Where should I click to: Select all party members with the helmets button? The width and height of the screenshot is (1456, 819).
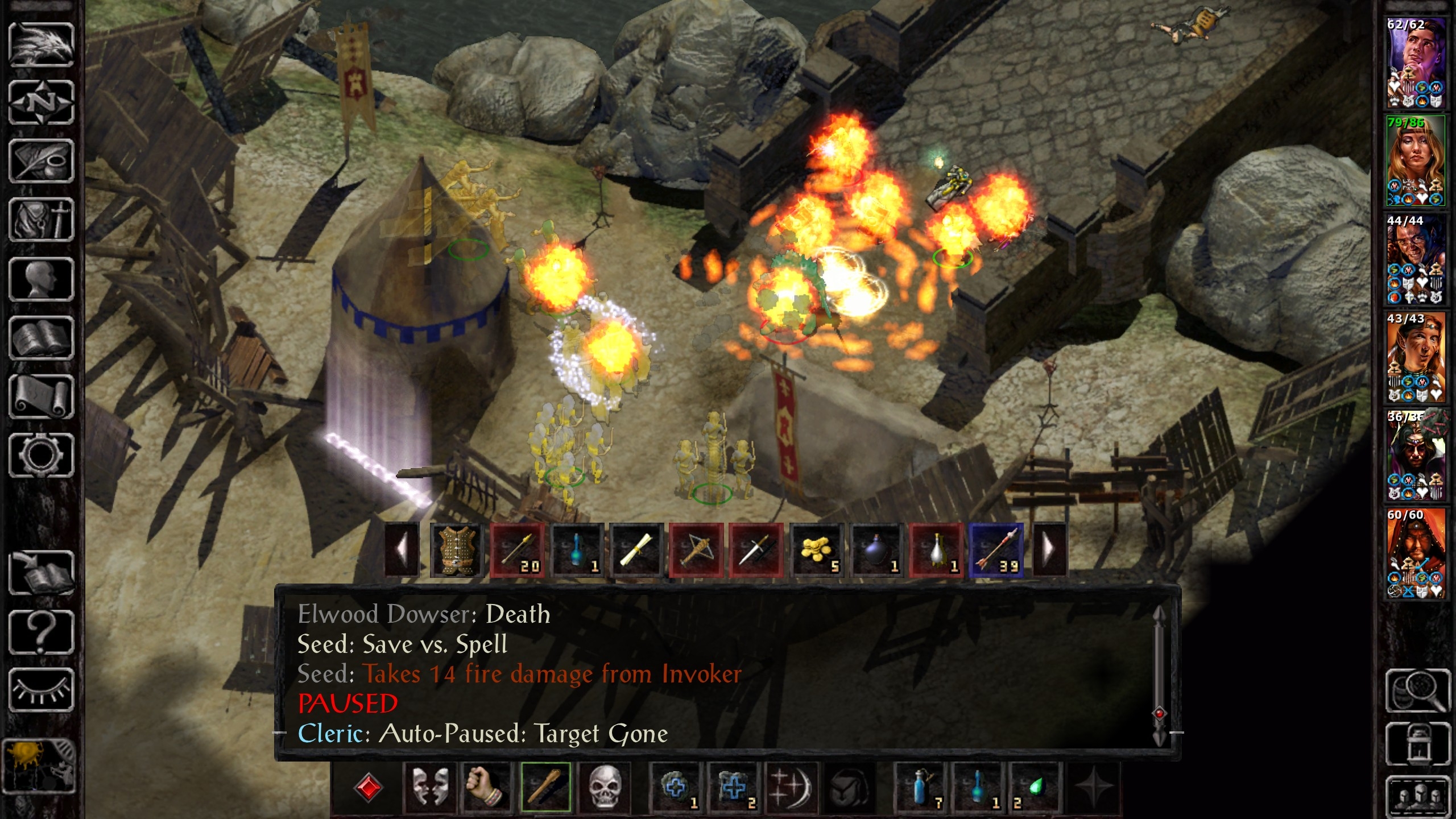pyautogui.click(x=1417, y=795)
